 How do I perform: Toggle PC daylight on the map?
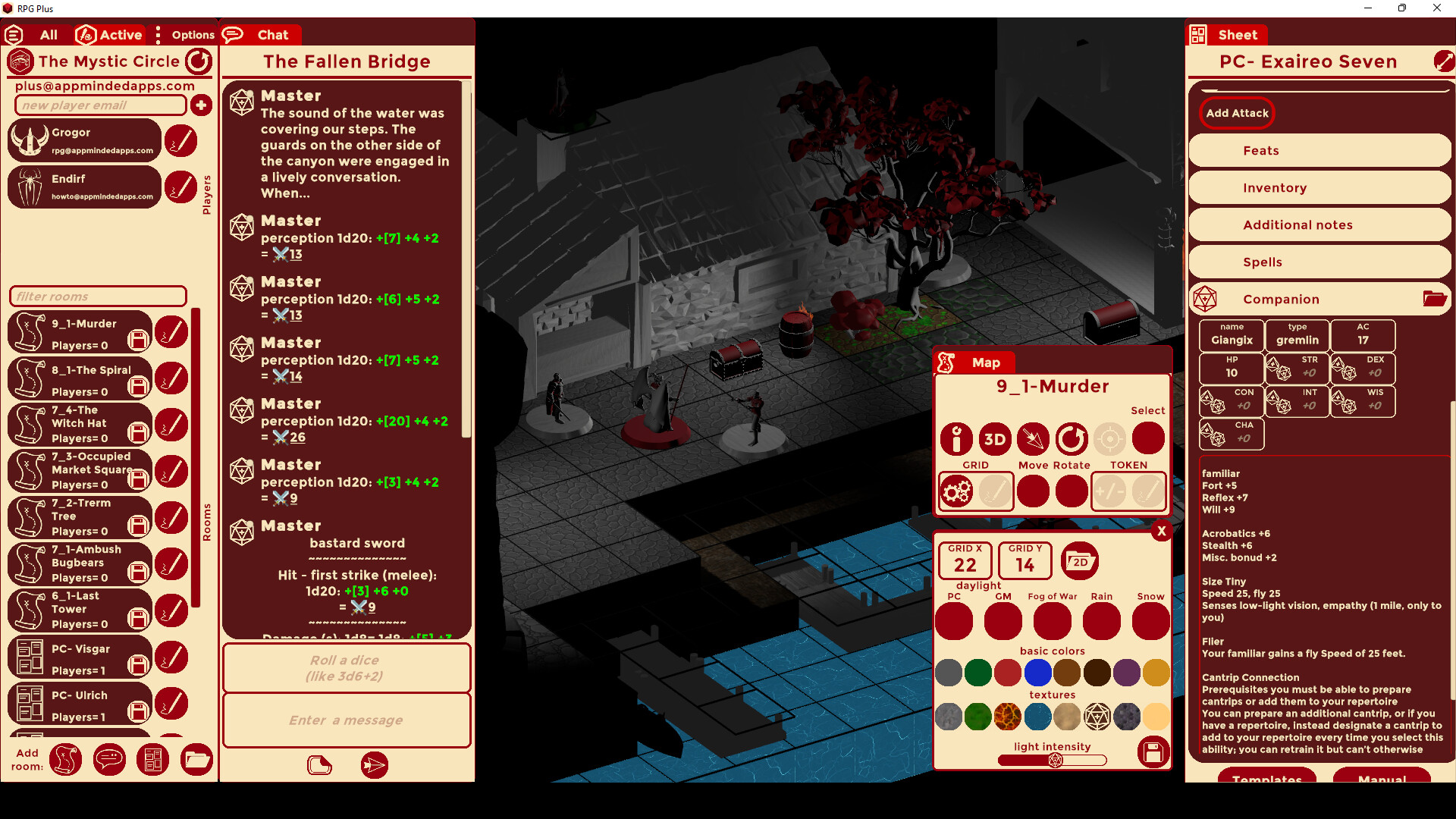953,621
